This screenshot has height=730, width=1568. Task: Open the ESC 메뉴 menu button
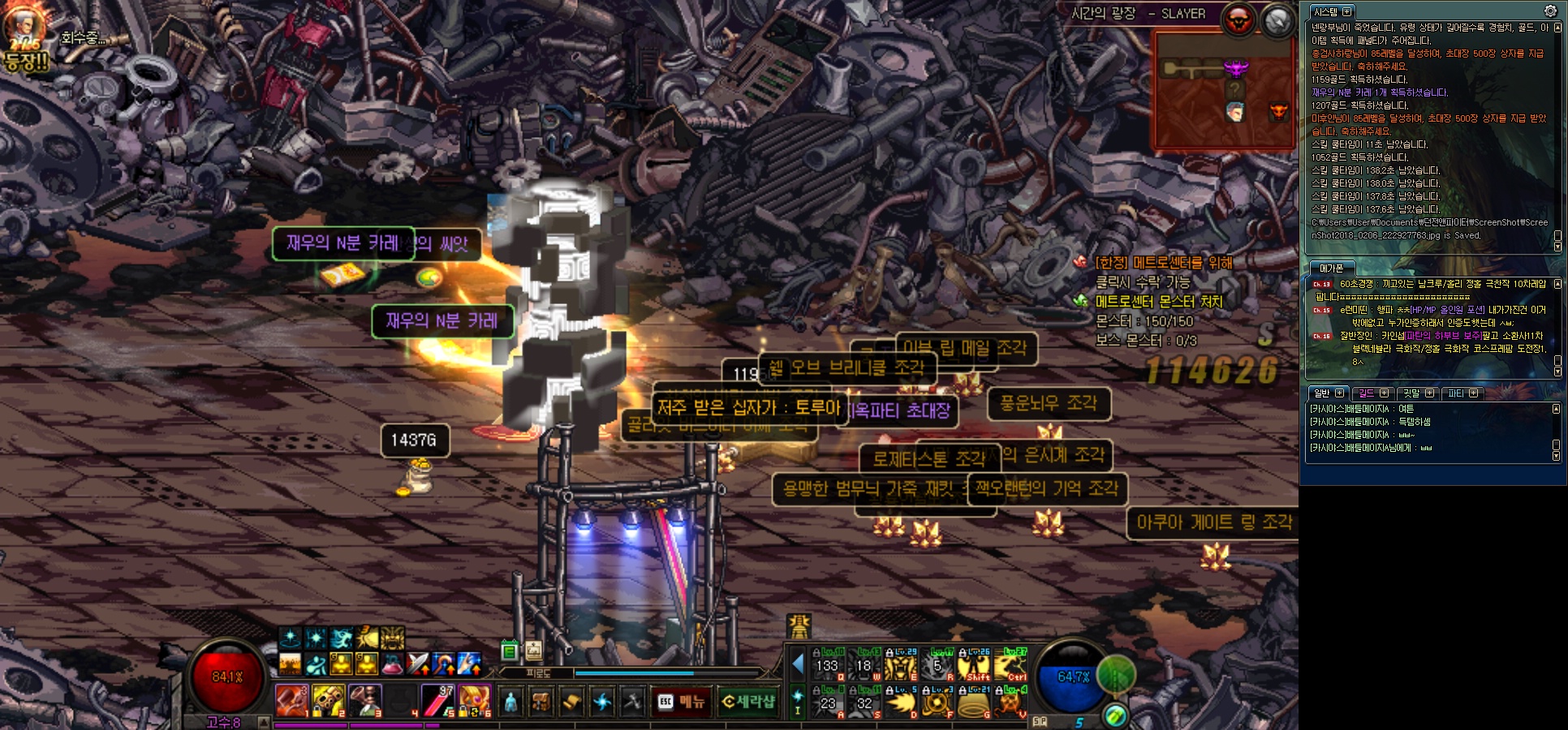coord(681,702)
